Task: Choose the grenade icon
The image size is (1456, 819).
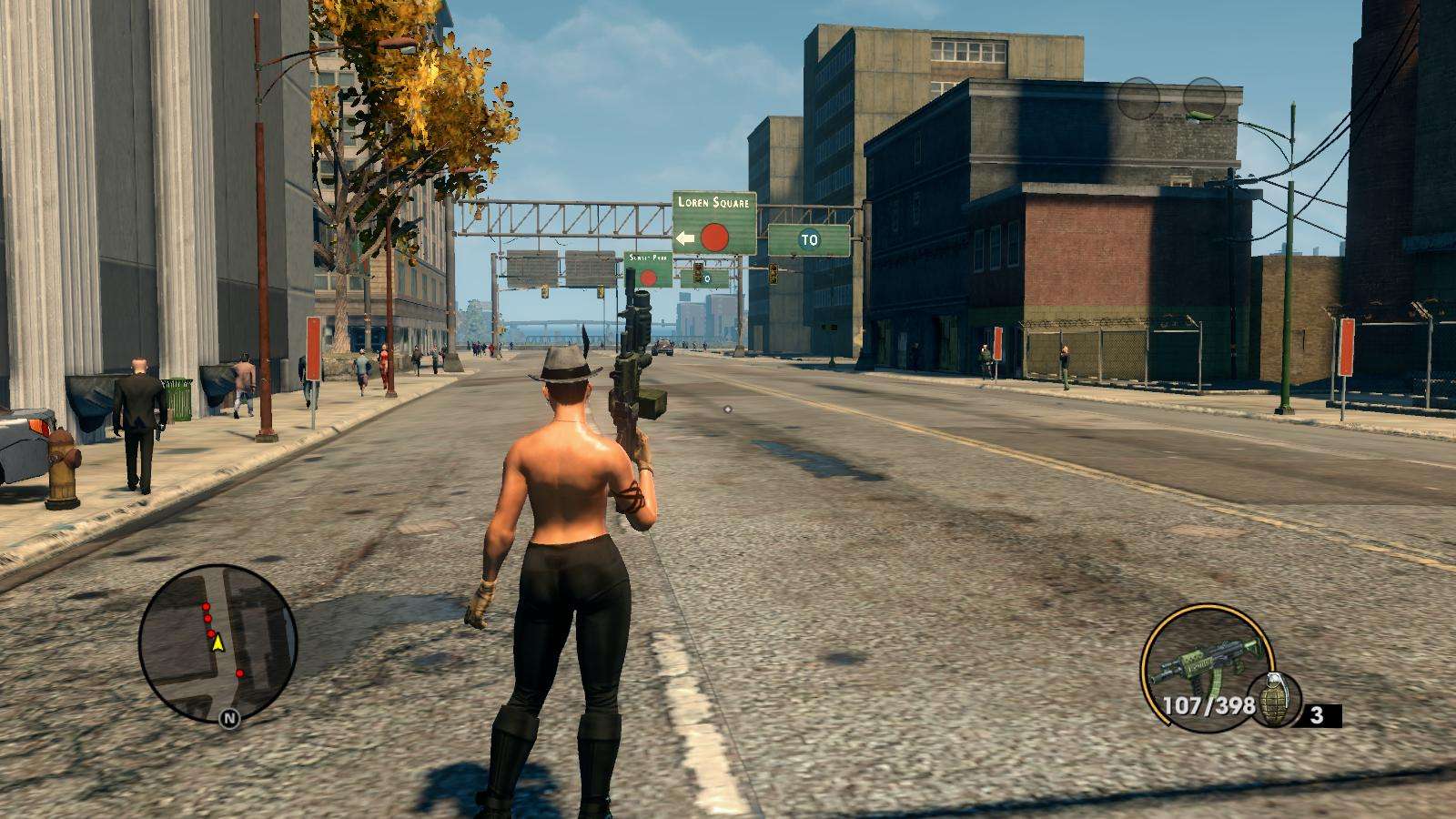Action: tap(1274, 702)
